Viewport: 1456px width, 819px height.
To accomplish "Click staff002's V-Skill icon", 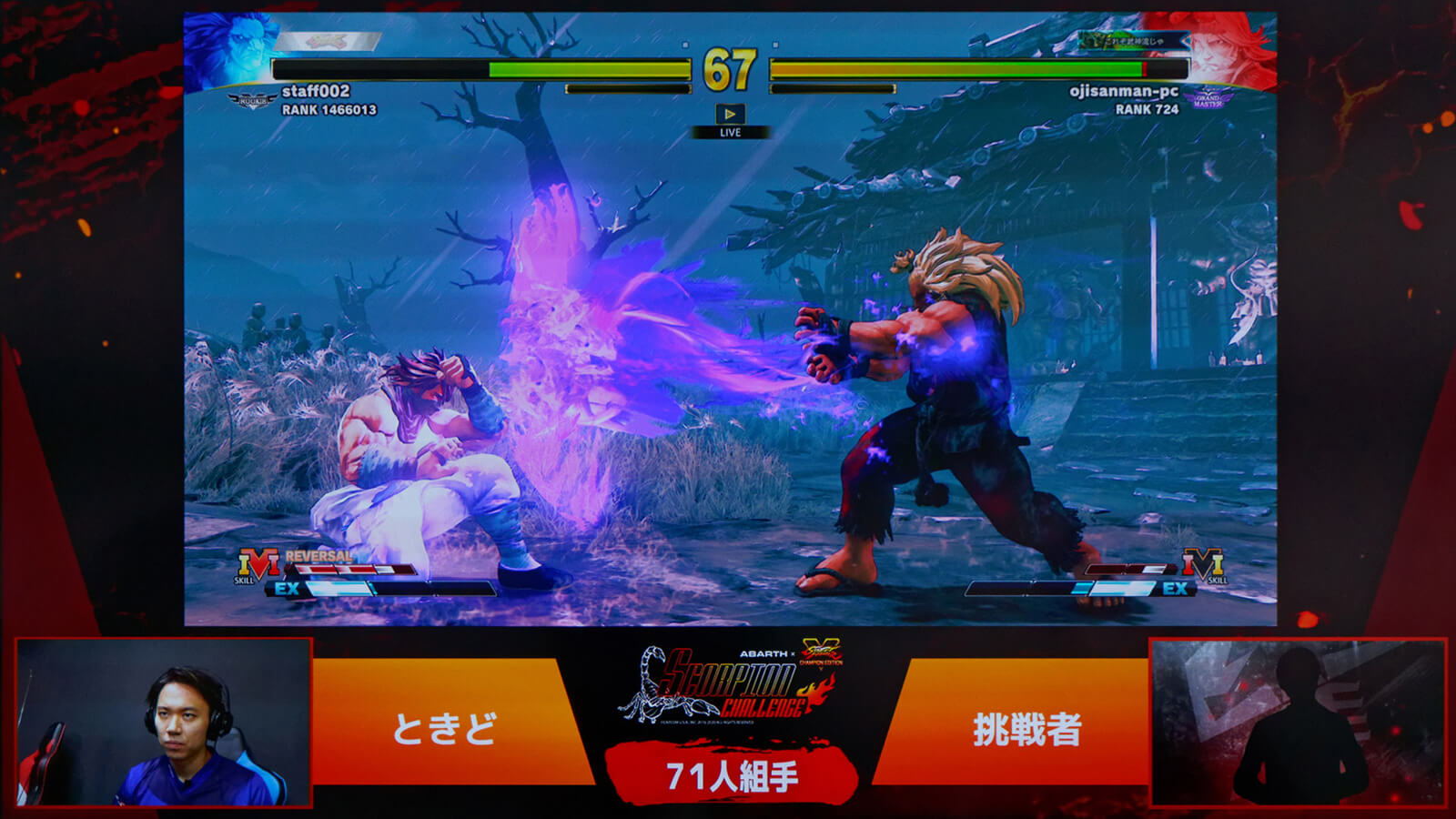I will [257, 565].
